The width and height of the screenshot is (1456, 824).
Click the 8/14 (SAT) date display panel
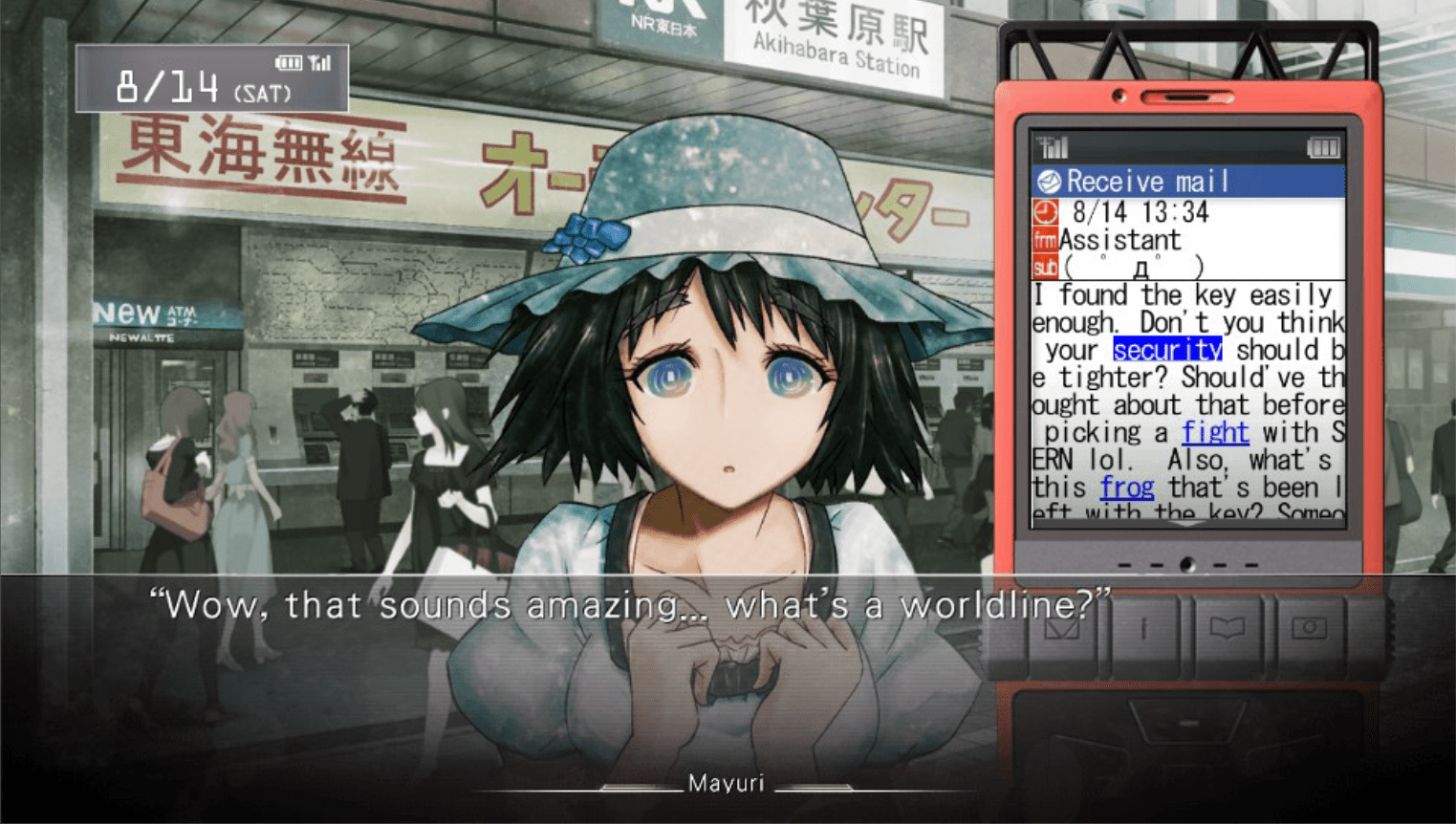(210, 78)
